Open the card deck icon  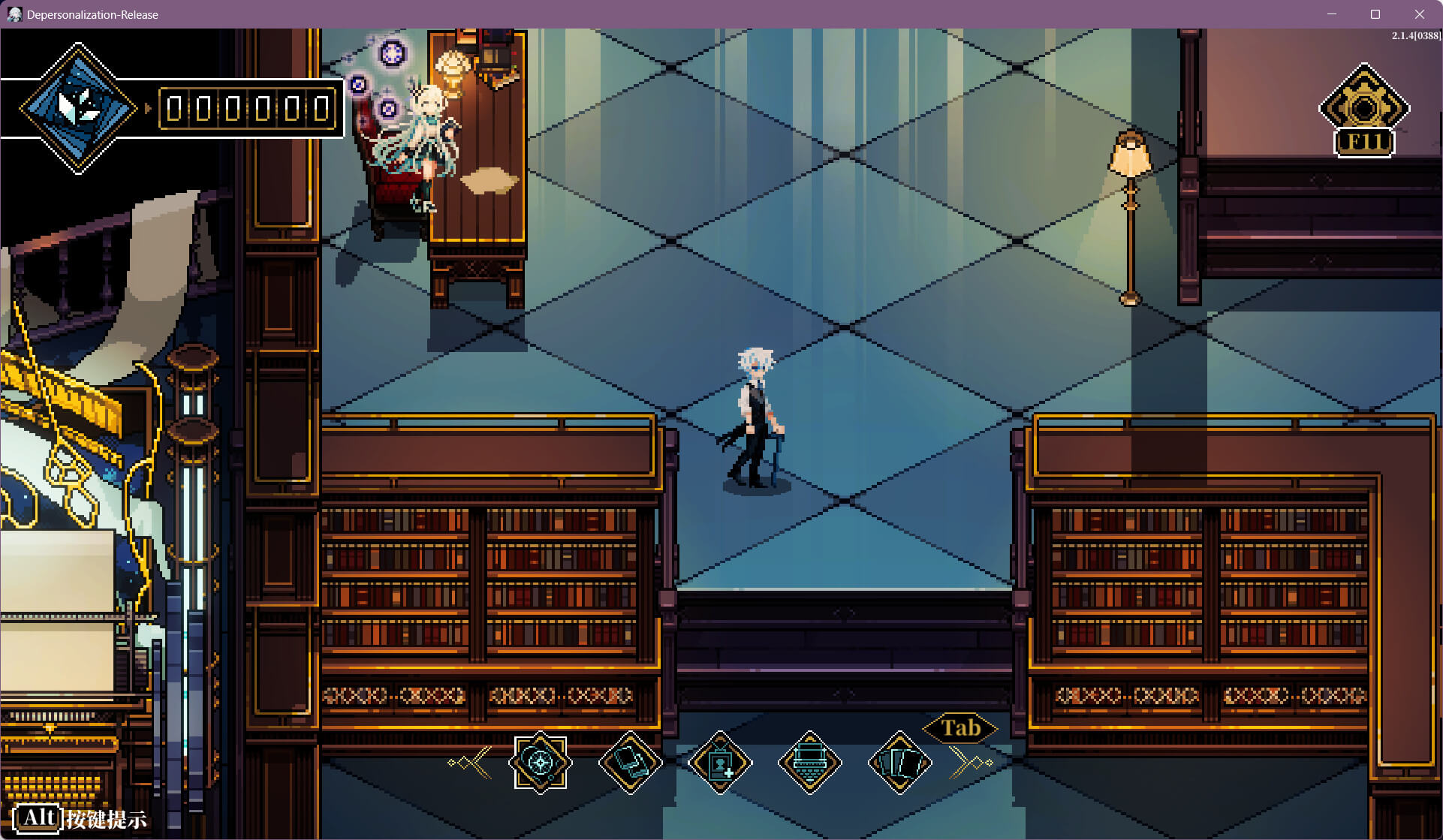[899, 763]
